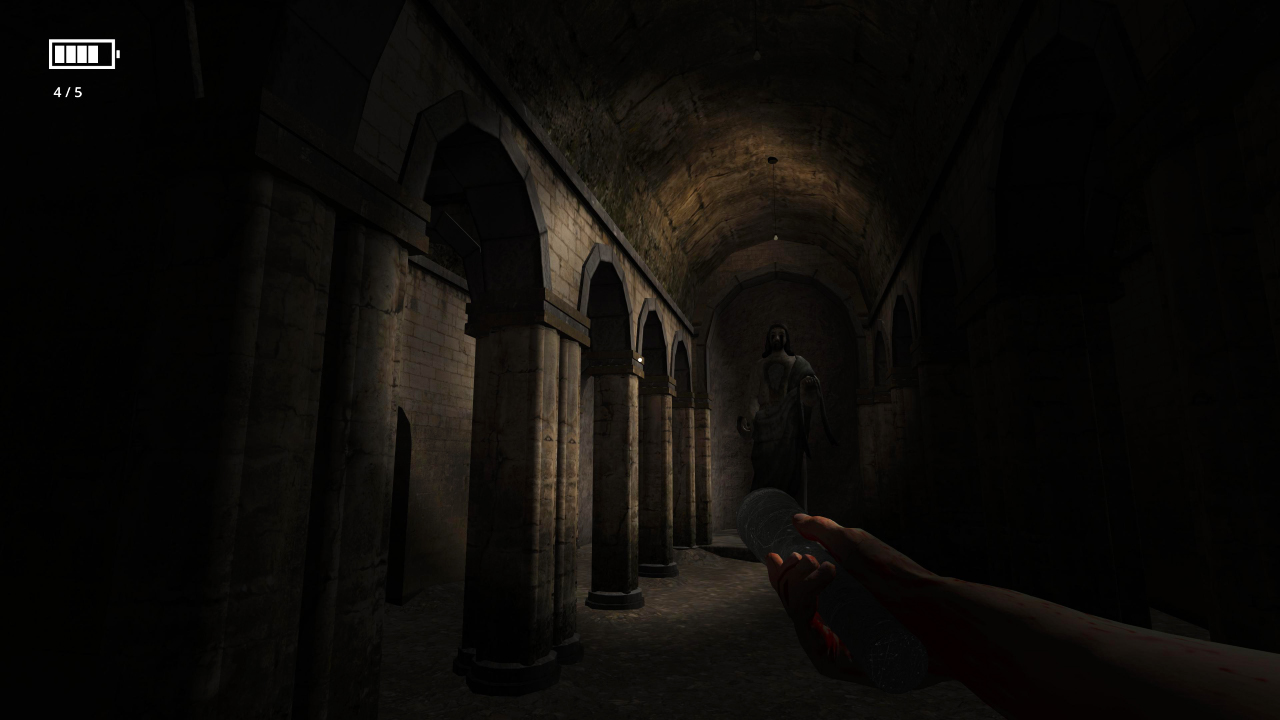Click the battery level indicator icon

pyautogui.click(x=82, y=55)
